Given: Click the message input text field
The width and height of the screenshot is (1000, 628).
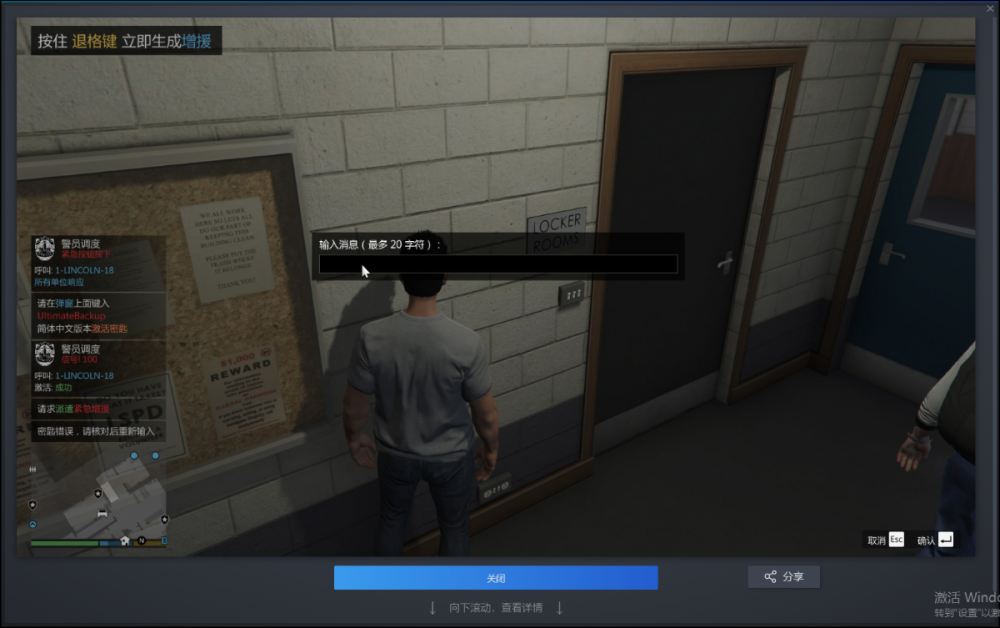Looking at the screenshot, I should pos(498,264).
